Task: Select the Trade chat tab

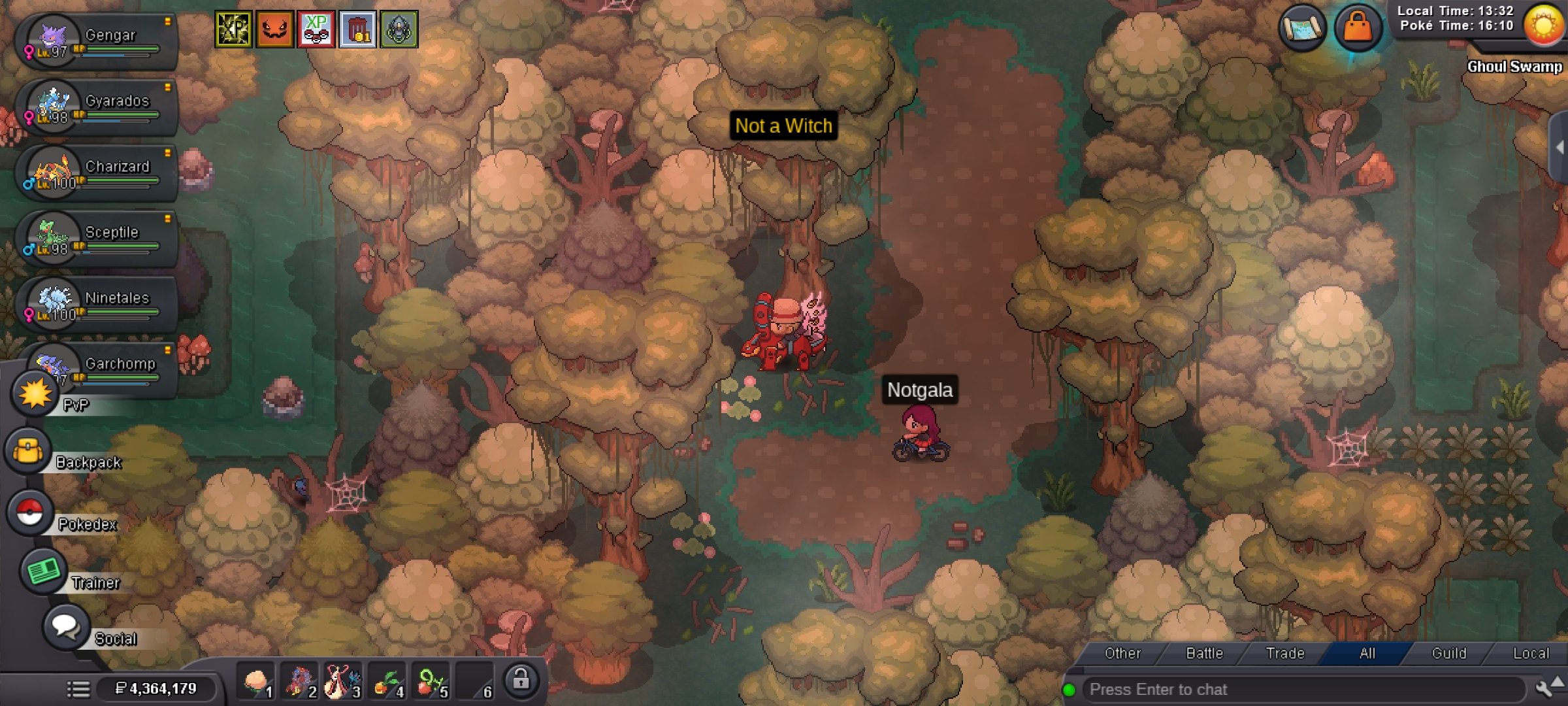Action: pos(1285,653)
